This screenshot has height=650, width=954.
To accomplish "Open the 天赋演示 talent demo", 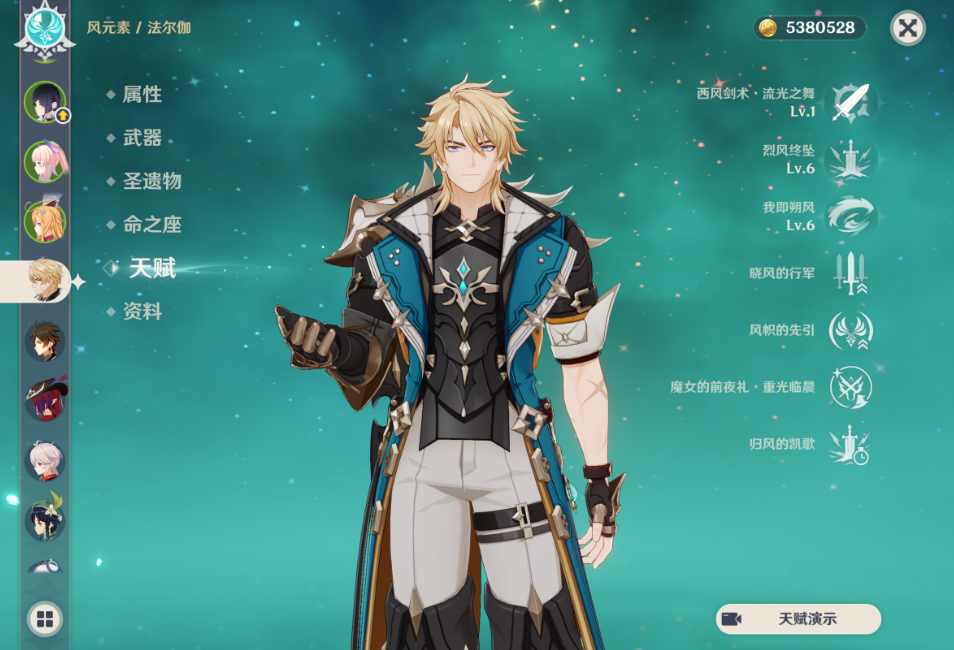I will tap(798, 619).
